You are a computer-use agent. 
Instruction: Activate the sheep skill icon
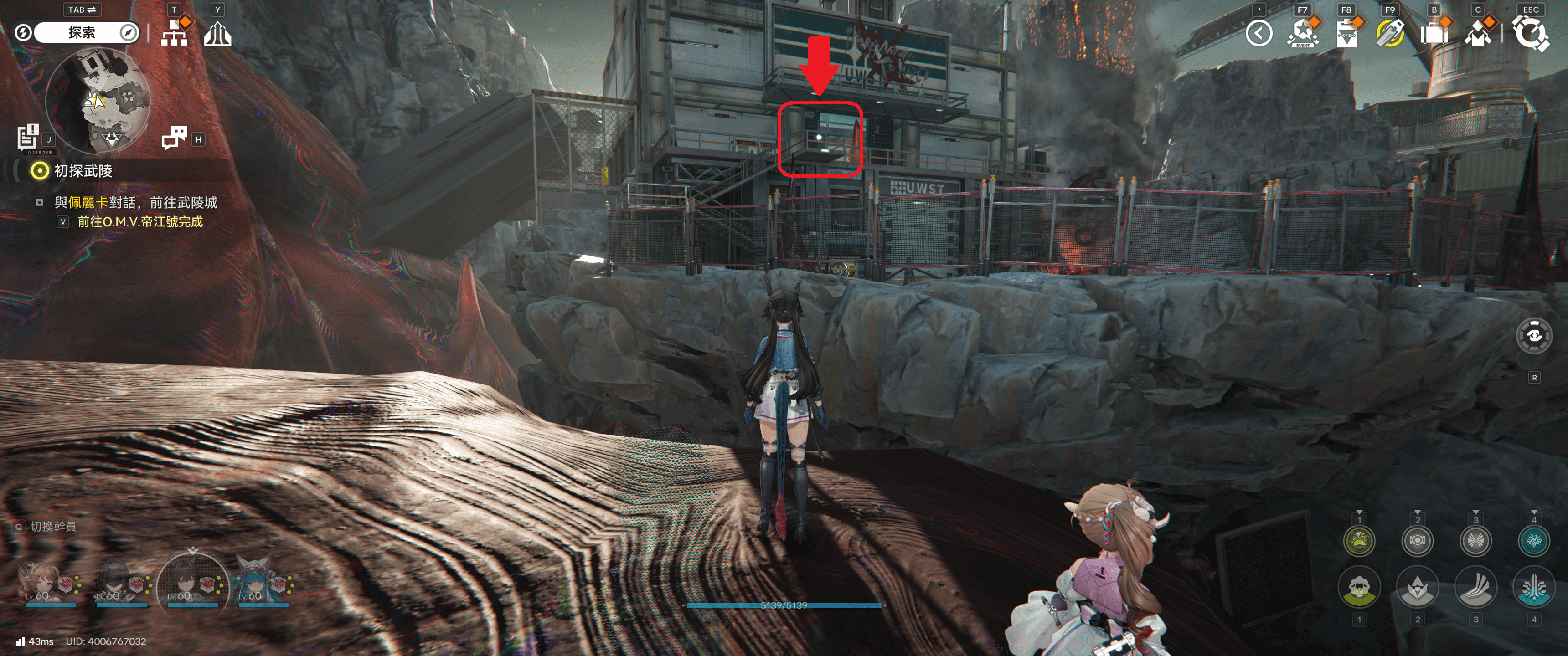point(1359,588)
